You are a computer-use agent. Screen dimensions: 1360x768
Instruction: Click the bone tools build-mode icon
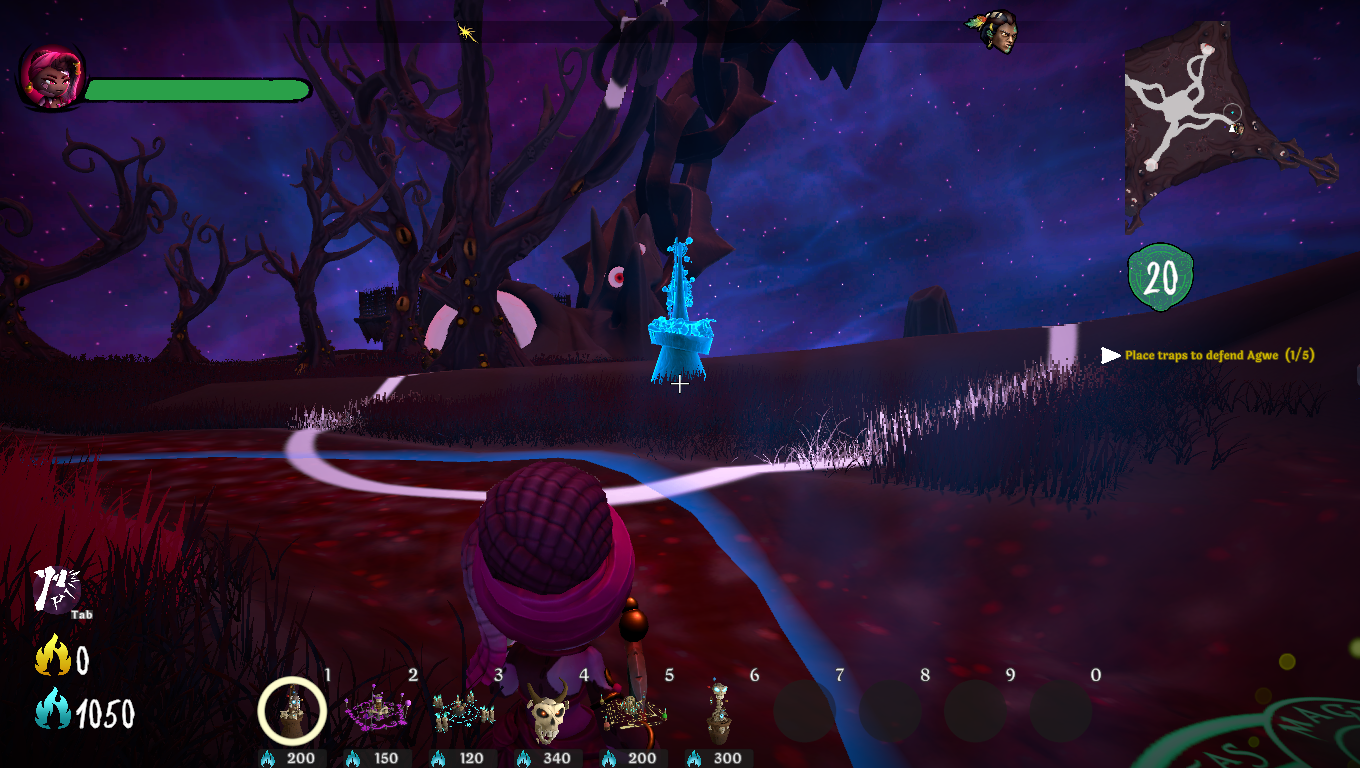tap(55, 588)
